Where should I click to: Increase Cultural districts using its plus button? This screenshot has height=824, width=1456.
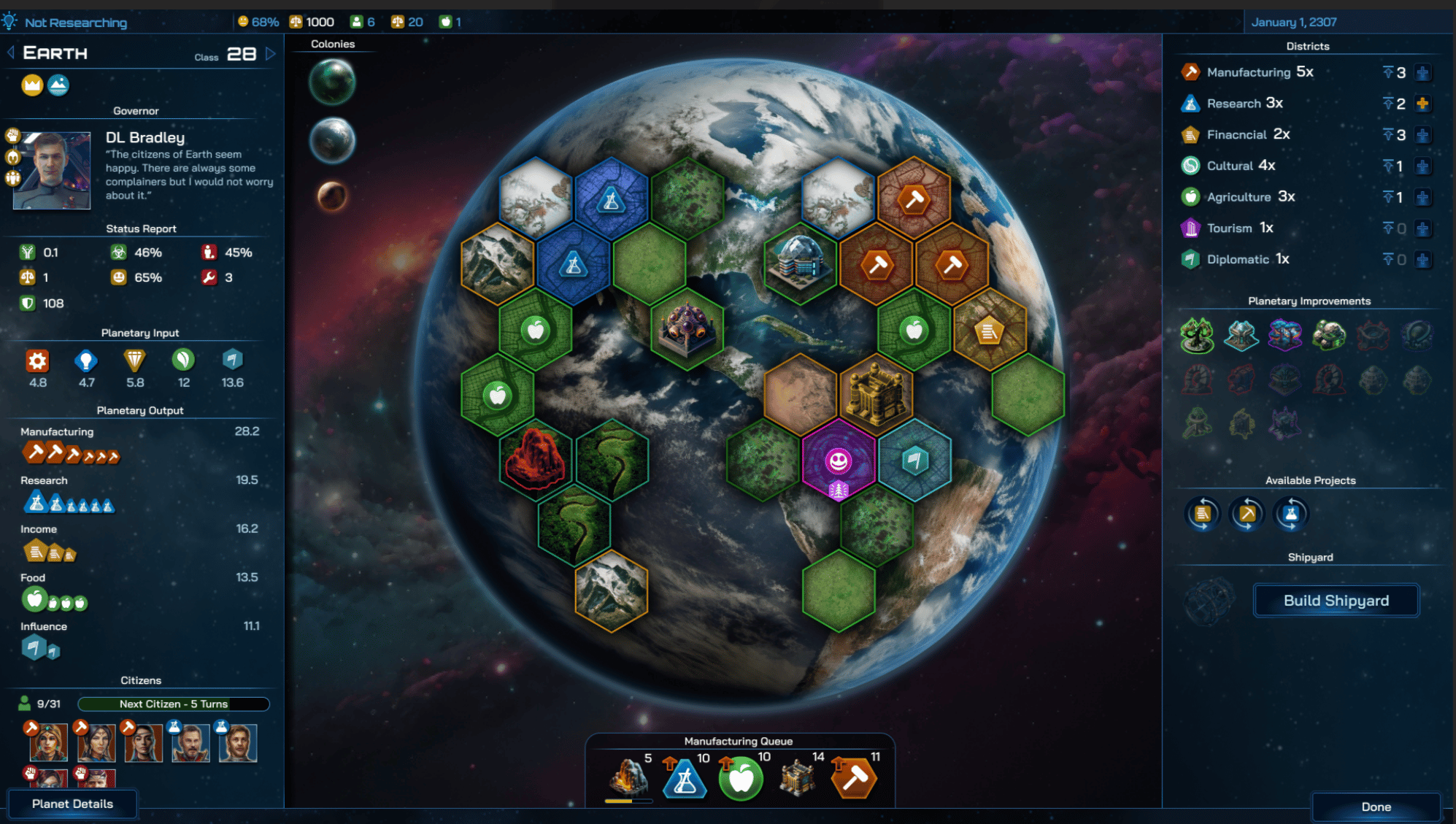(1422, 166)
